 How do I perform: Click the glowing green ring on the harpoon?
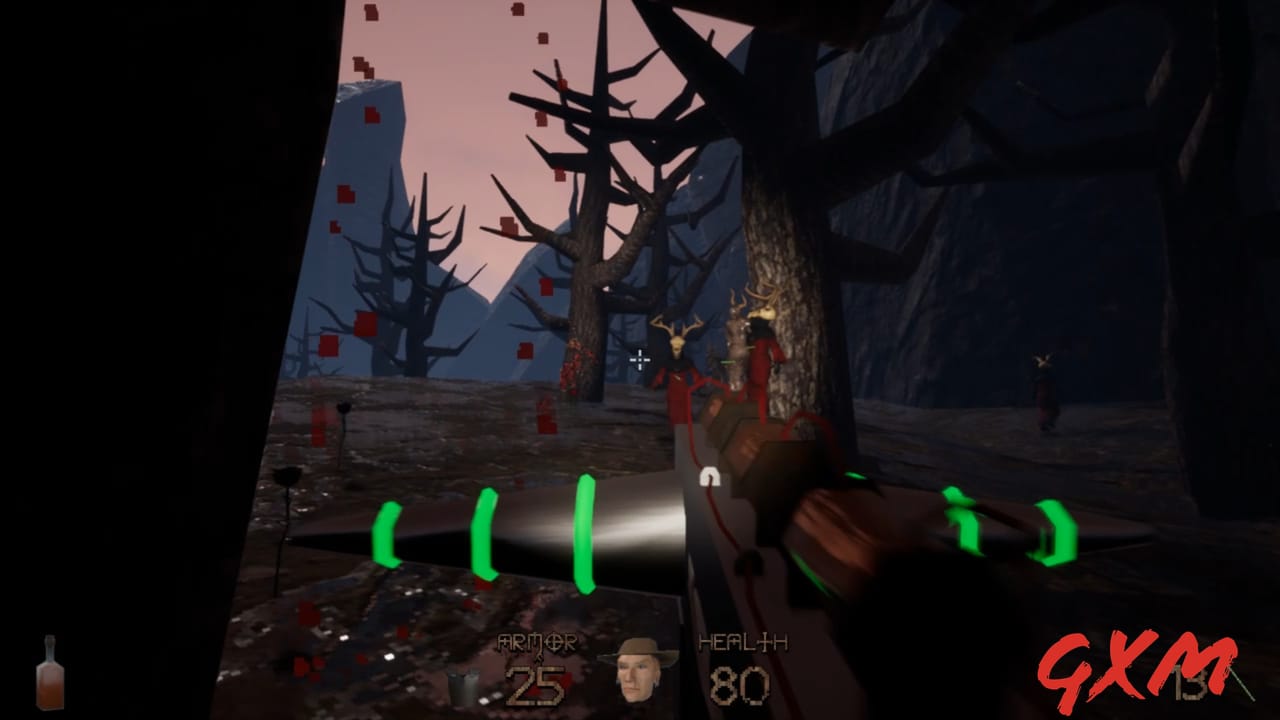coord(582,535)
